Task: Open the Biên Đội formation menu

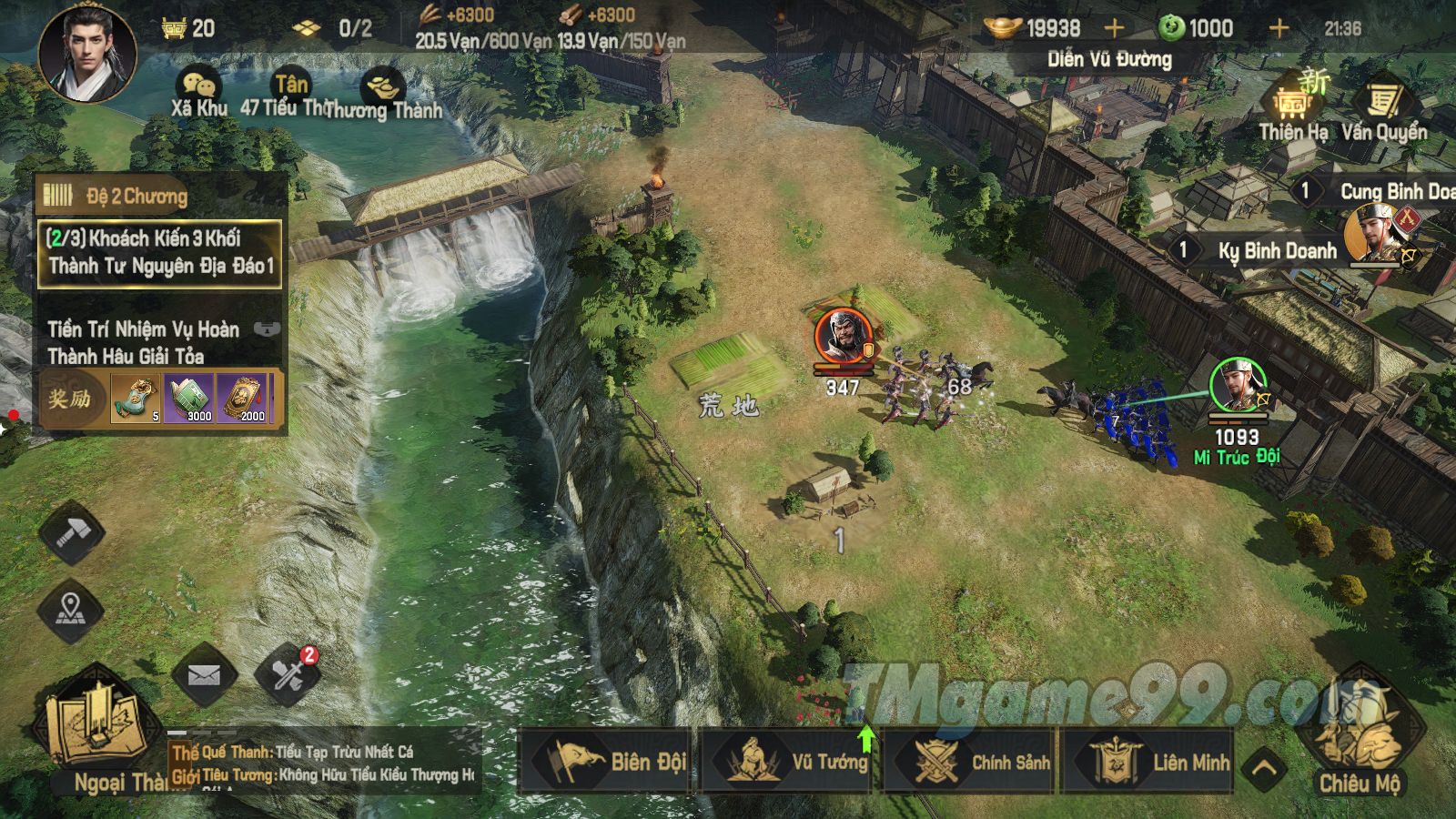Action: pyautogui.click(x=606, y=761)
